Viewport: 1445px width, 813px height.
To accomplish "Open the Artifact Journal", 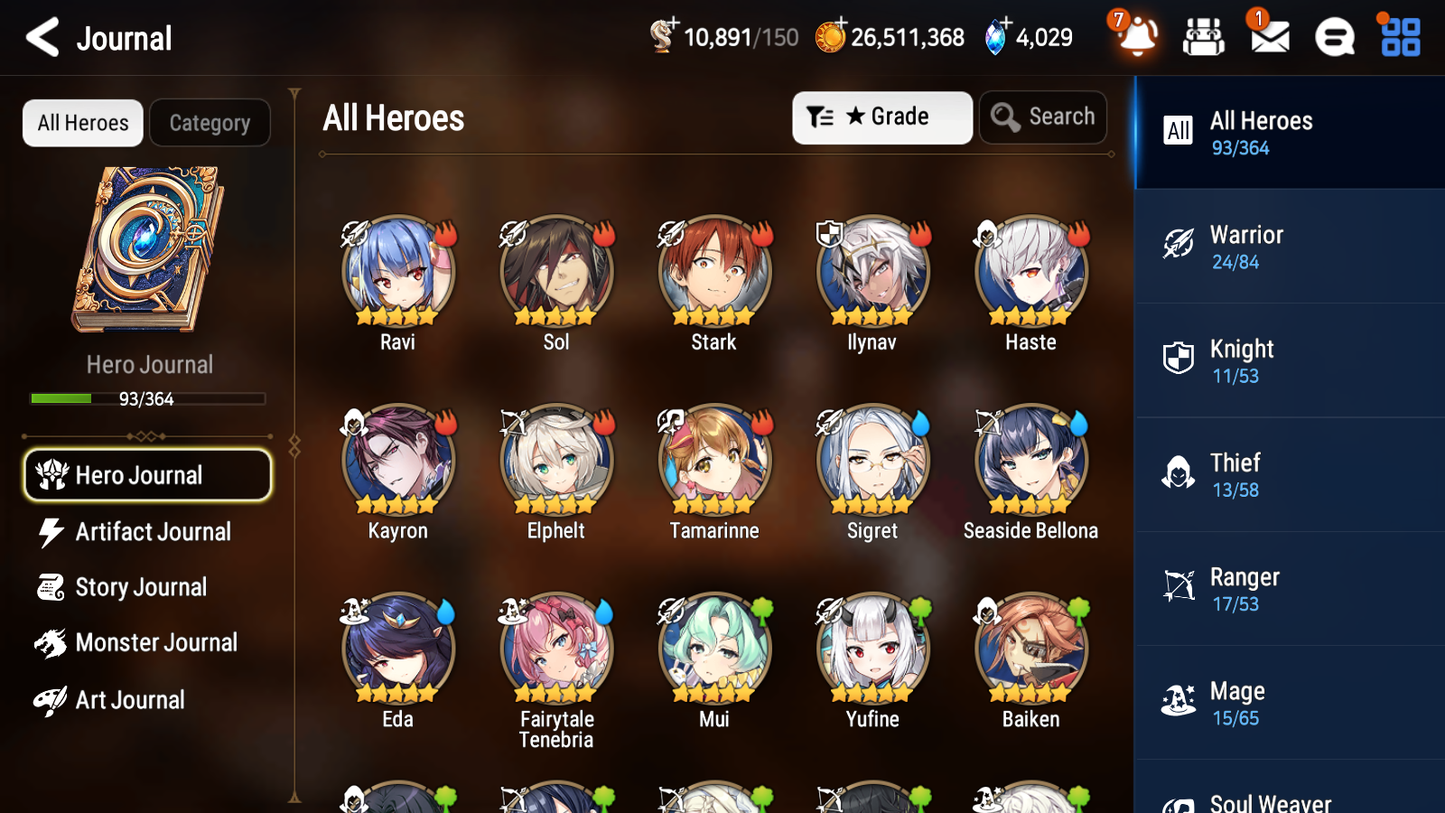I will (152, 532).
